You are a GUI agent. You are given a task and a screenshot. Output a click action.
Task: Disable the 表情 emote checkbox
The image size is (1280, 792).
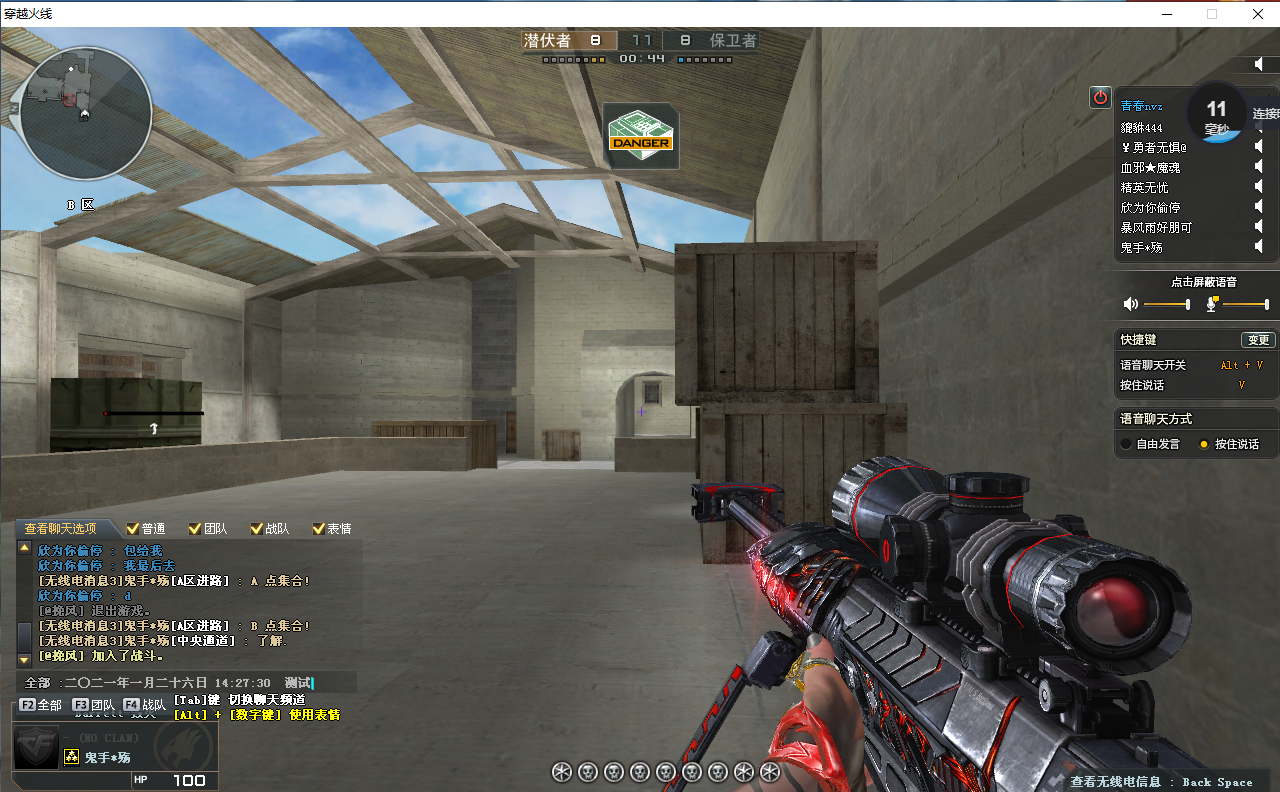pyautogui.click(x=319, y=529)
